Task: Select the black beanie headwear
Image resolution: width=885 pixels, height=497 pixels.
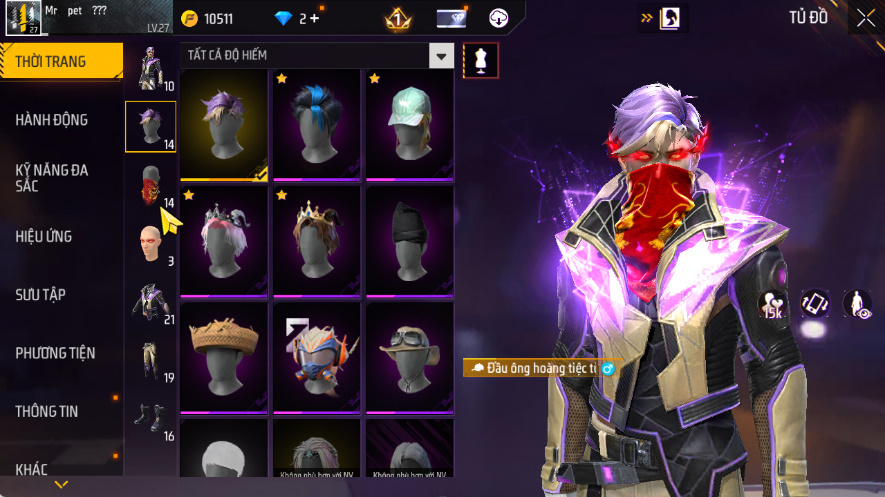Action: point(411,240)
